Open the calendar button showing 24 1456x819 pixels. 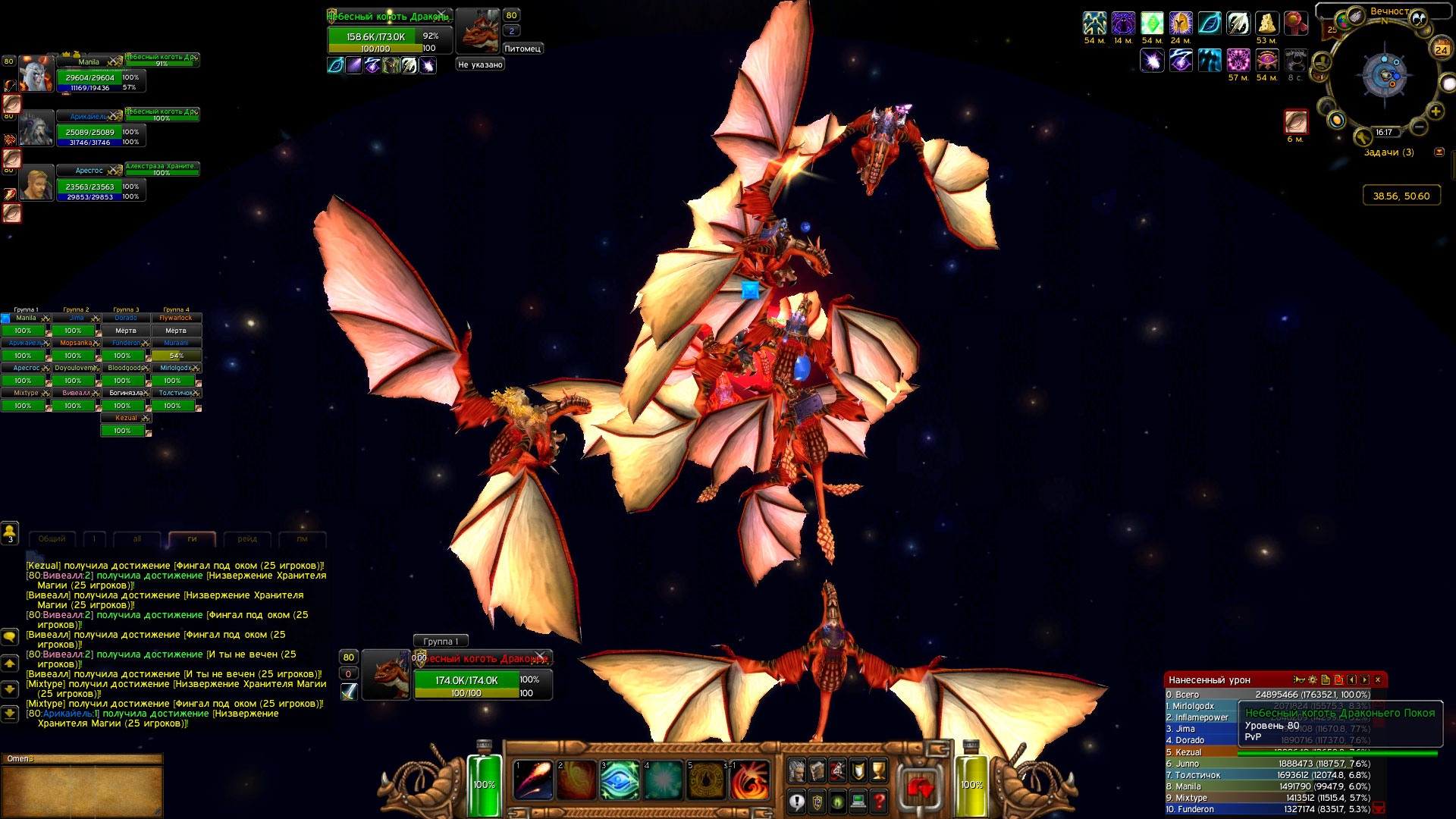[1441, 50]
